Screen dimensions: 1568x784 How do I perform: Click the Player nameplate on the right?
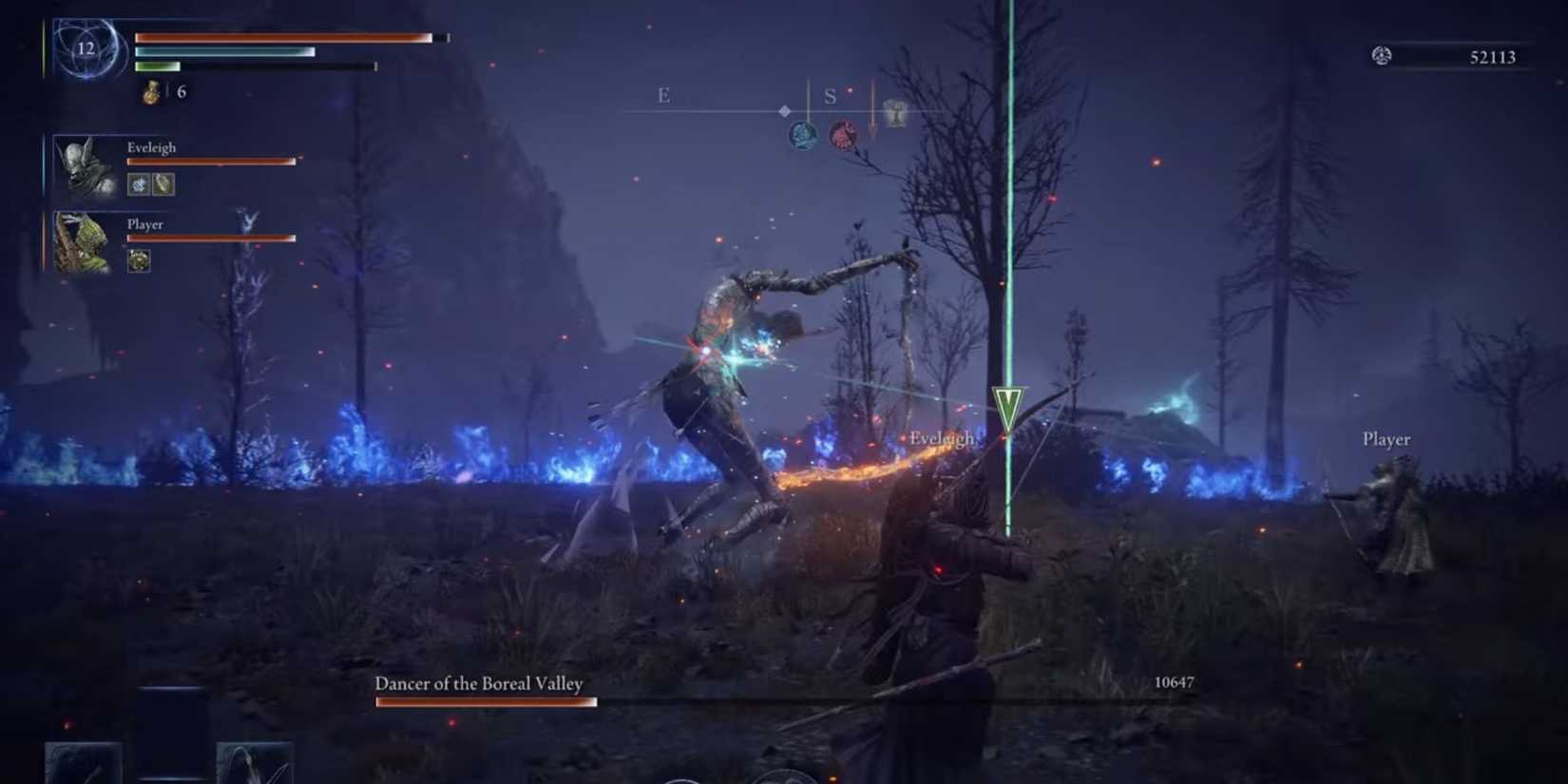coord(1386,439)
